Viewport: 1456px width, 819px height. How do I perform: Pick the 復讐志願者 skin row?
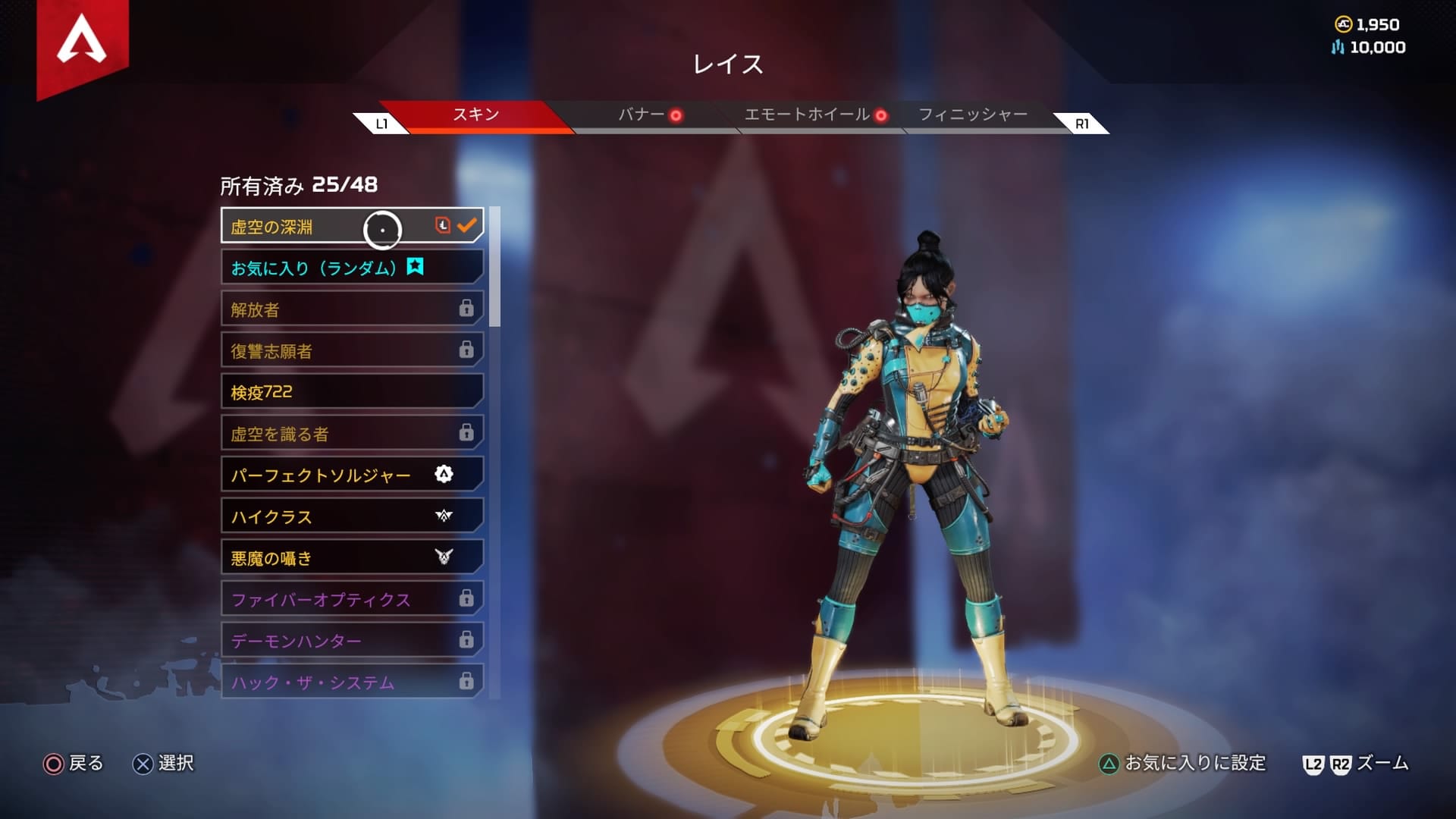coord(351,351)
